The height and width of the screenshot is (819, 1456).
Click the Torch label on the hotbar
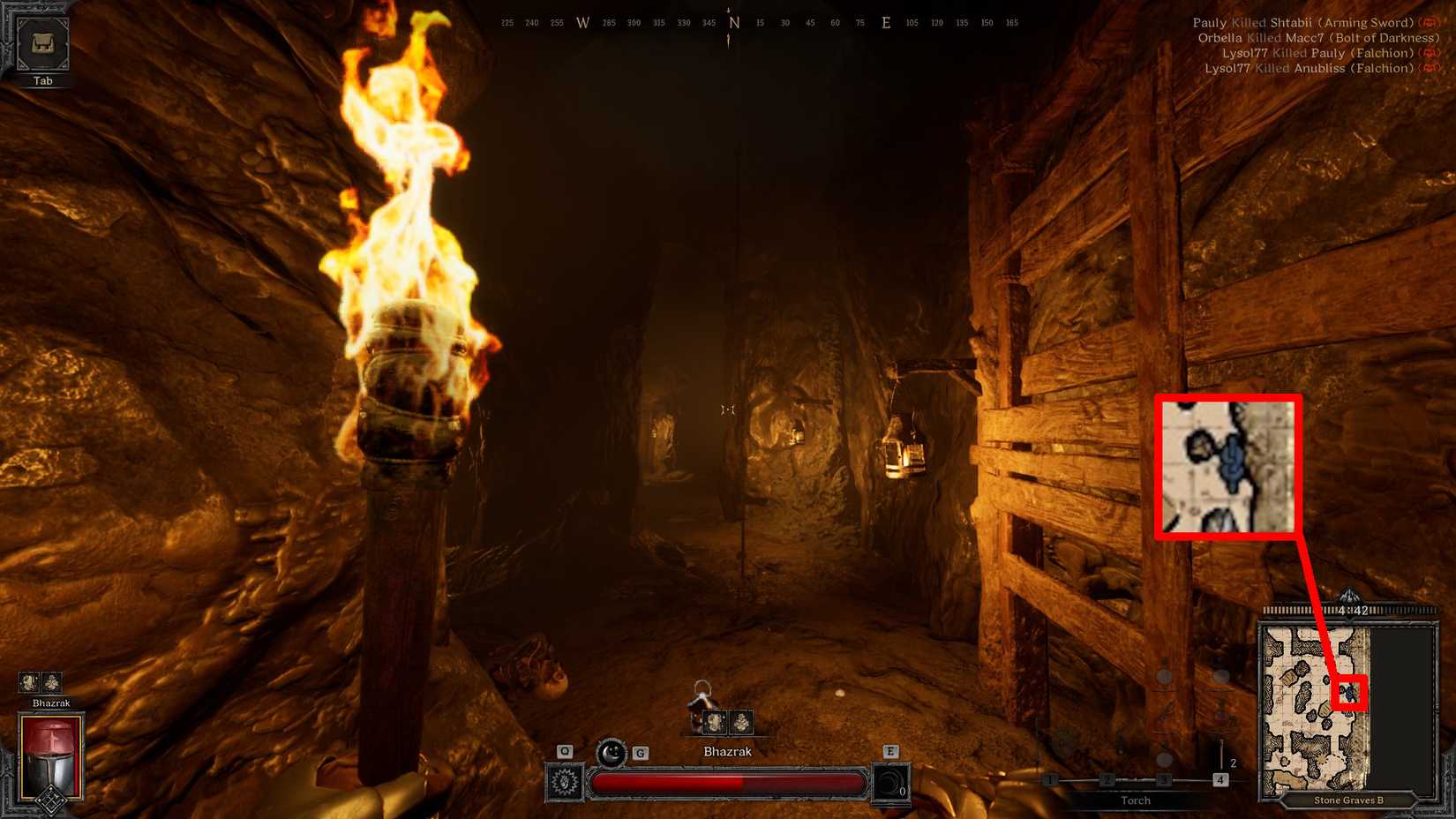click(x=1135, y=800)
